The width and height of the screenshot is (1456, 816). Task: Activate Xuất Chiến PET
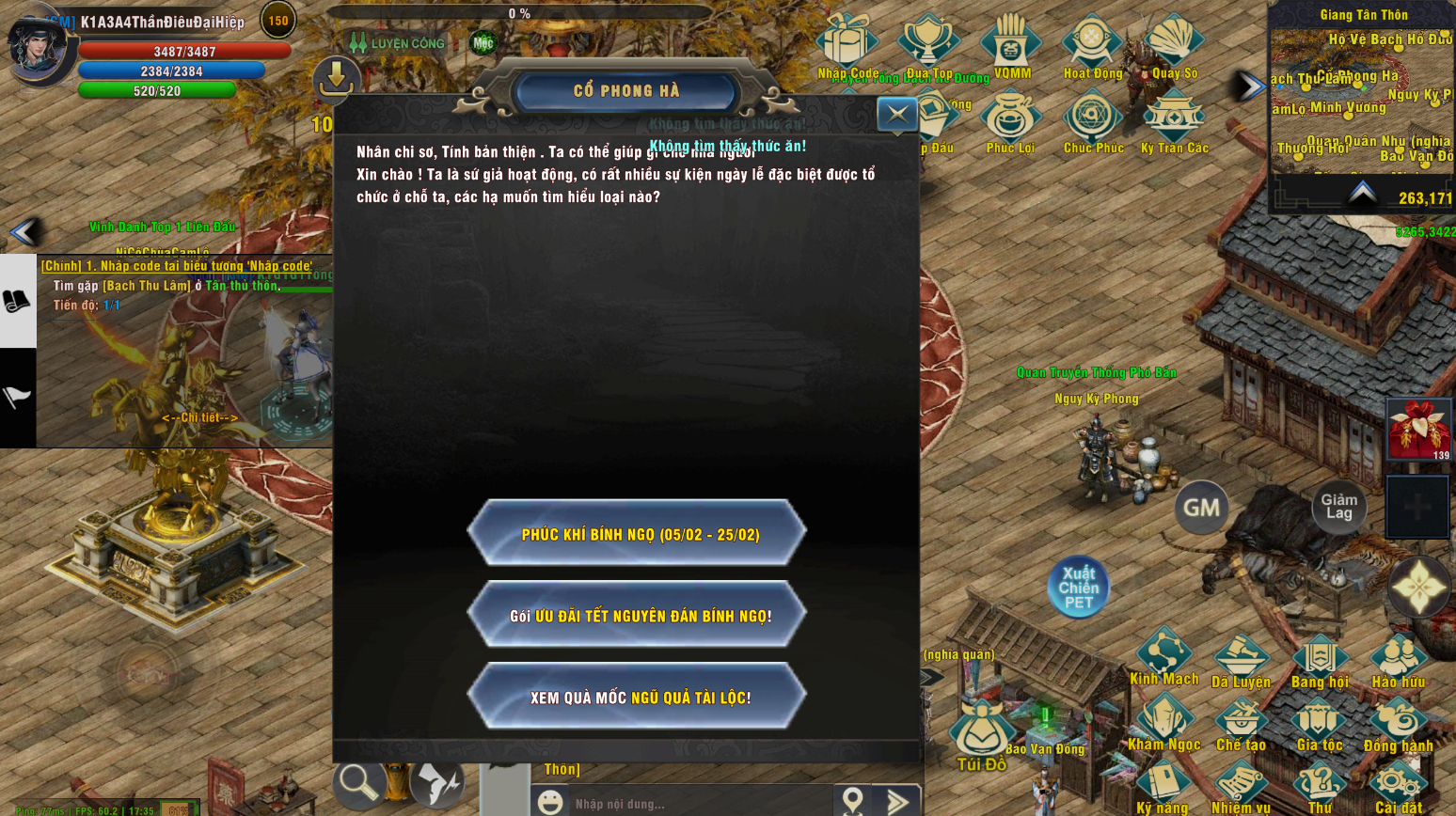tap(1078, 585)
